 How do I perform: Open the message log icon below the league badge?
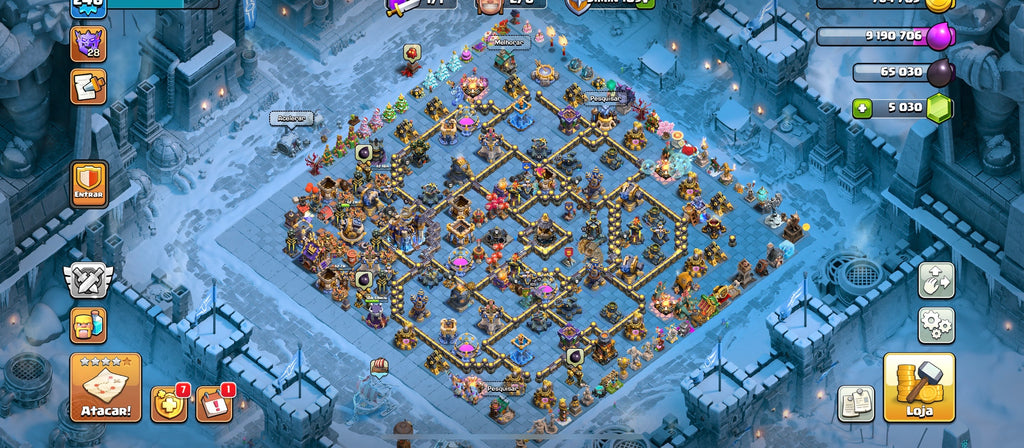[88, 87]
